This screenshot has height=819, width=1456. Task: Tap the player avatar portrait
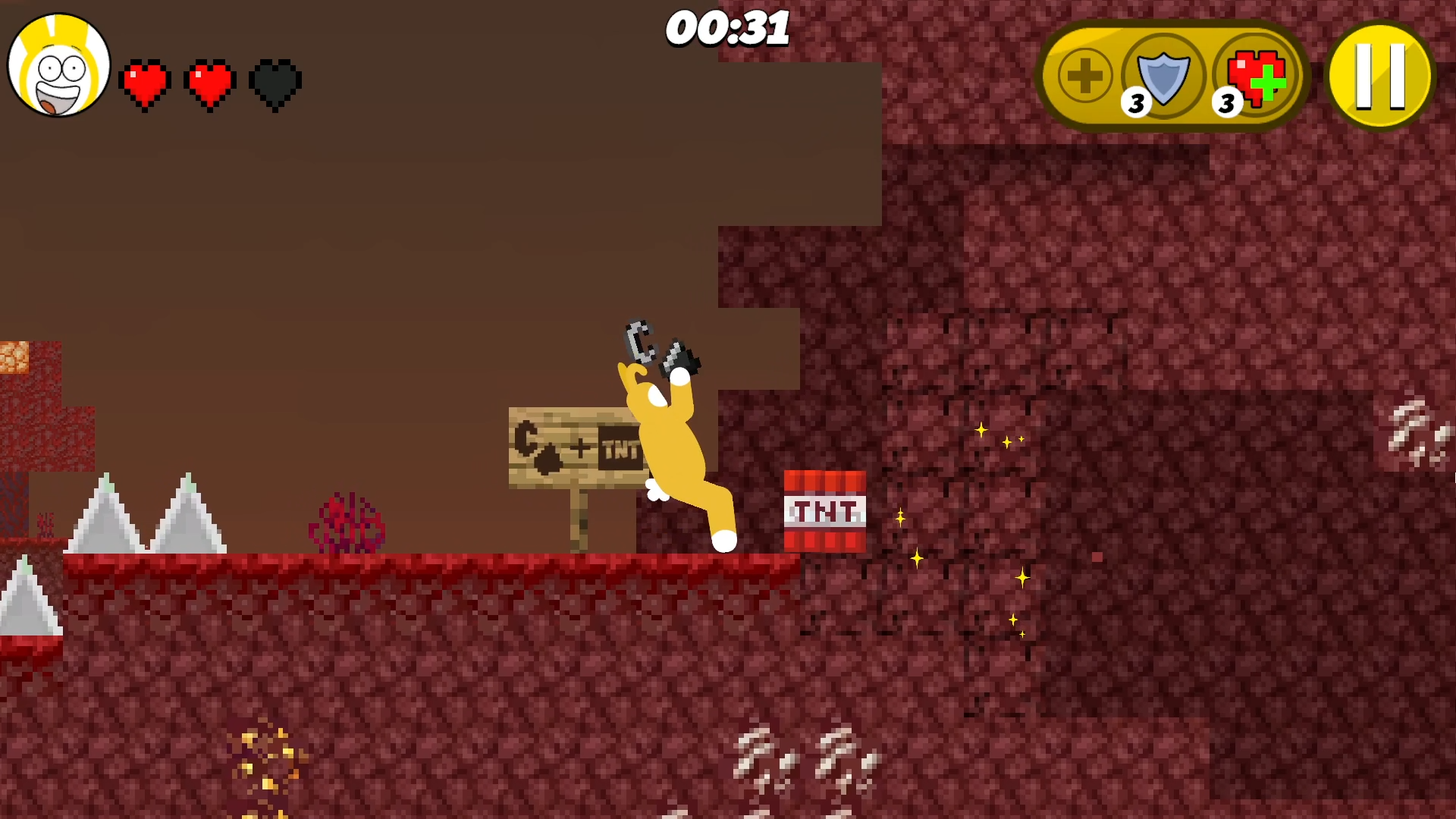(x=57, y=64)
